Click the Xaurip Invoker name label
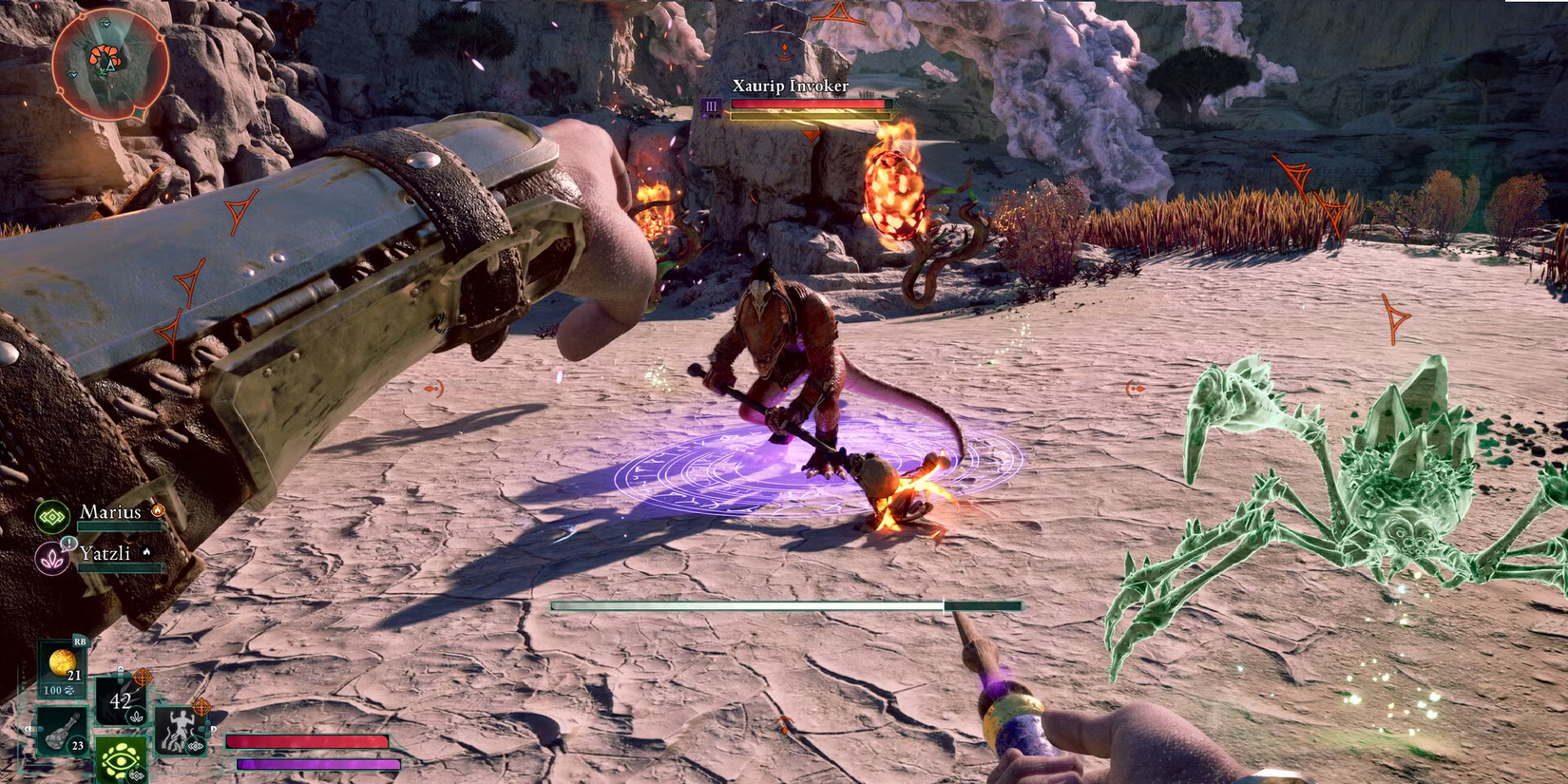Viewport: 1568px width, 784px height. [791, 86]
